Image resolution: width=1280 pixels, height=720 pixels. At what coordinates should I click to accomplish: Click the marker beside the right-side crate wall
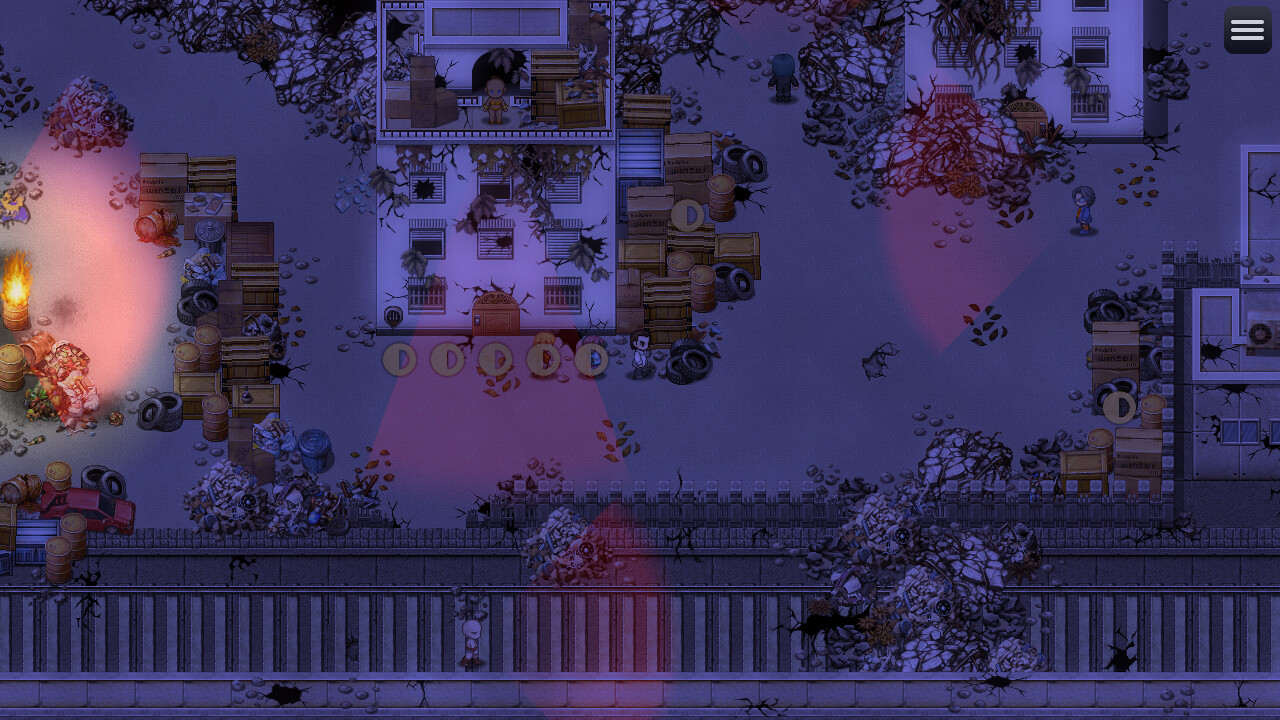click(1120, 407)
